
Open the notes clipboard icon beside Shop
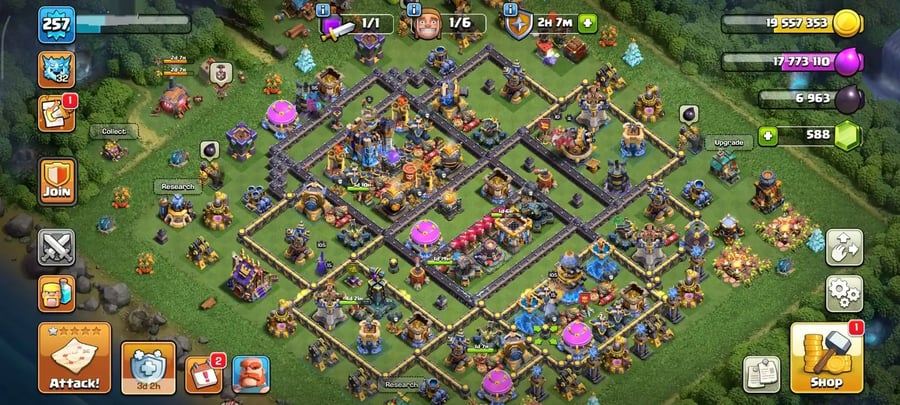[x=763, y=374]
